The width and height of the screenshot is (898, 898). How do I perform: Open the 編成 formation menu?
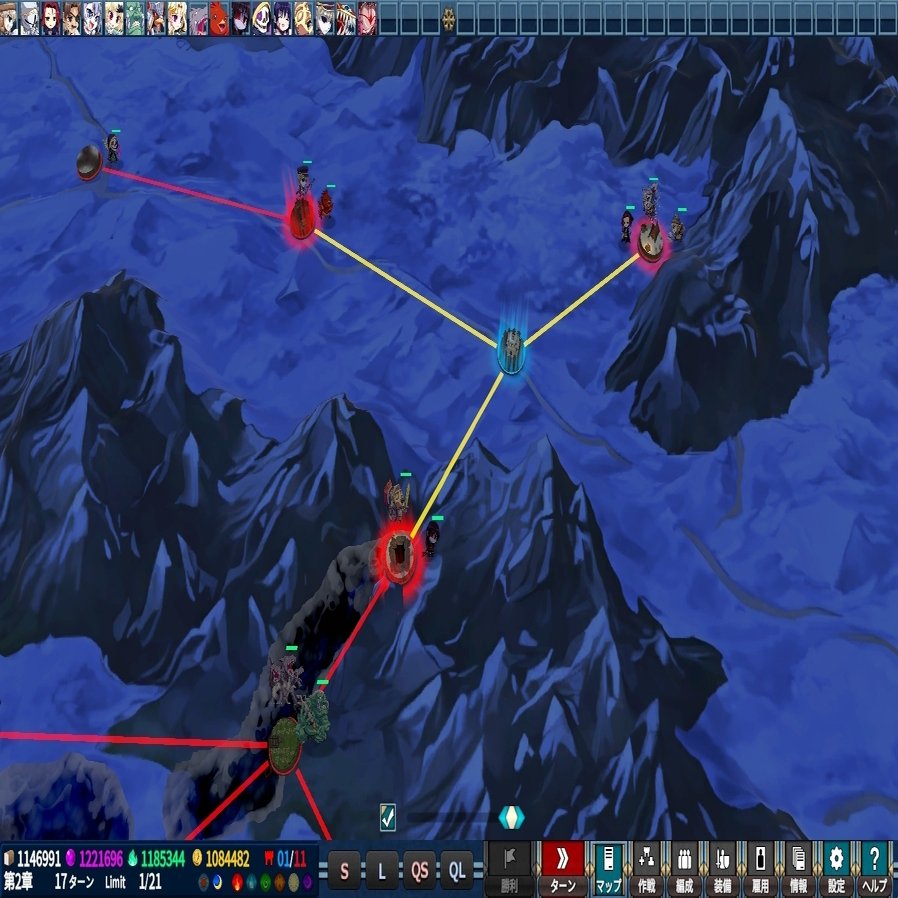pyautogui.click(x=684, y=867)
